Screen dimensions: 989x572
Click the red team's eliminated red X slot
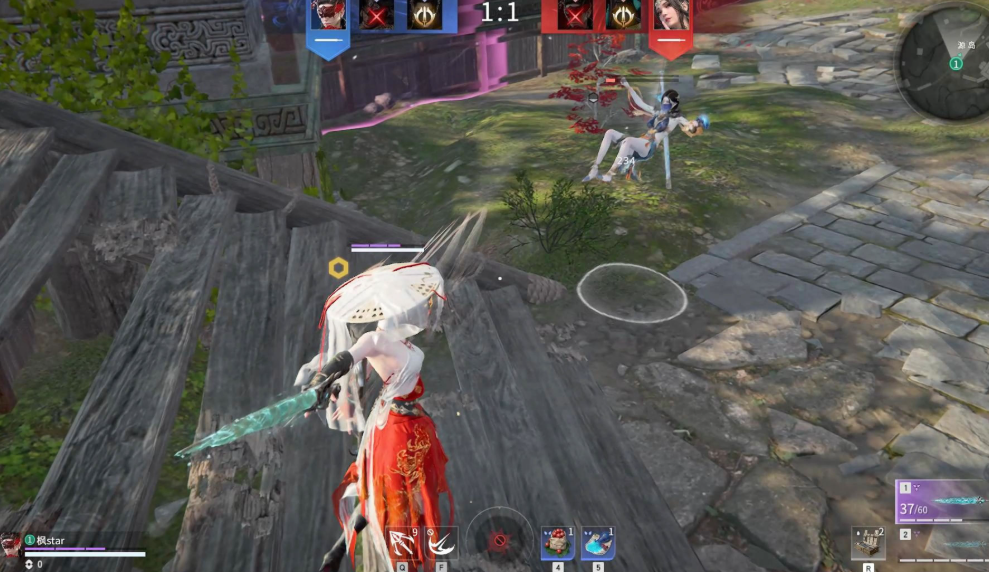[575, 14]
